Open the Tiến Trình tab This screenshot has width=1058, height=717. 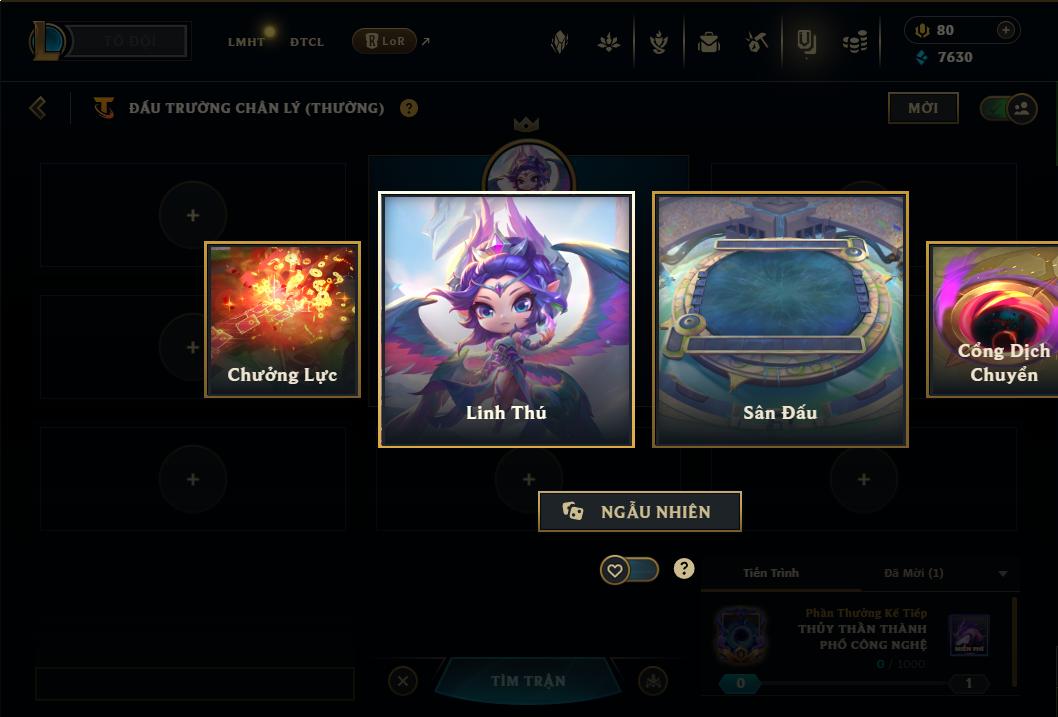(771, 573)
